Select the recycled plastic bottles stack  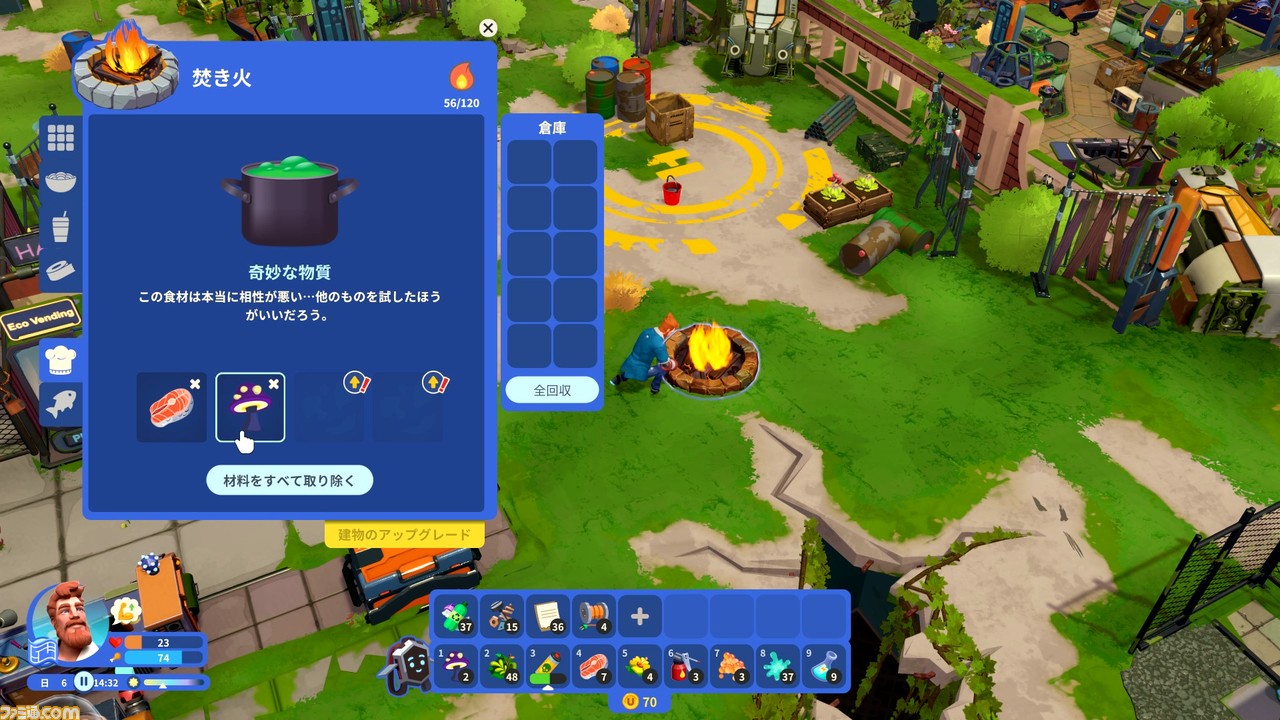pyautogui.click(x=457, y=616)
